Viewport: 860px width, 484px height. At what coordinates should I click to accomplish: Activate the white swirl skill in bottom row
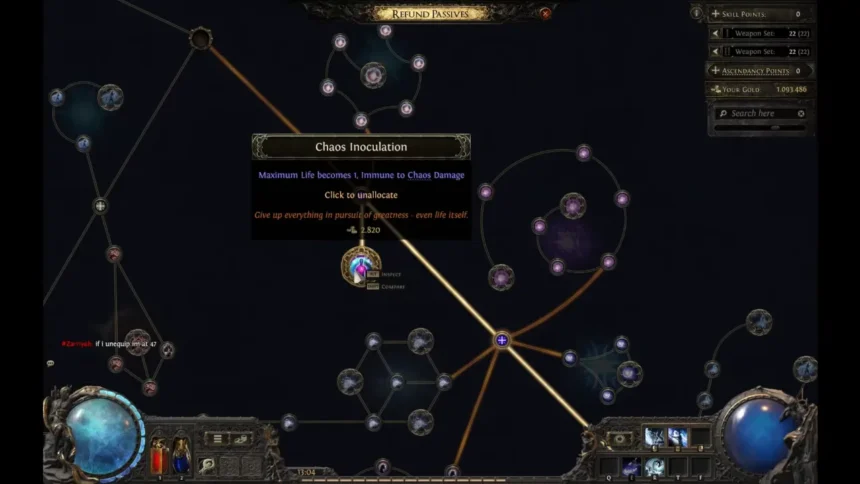pos(654,466)
